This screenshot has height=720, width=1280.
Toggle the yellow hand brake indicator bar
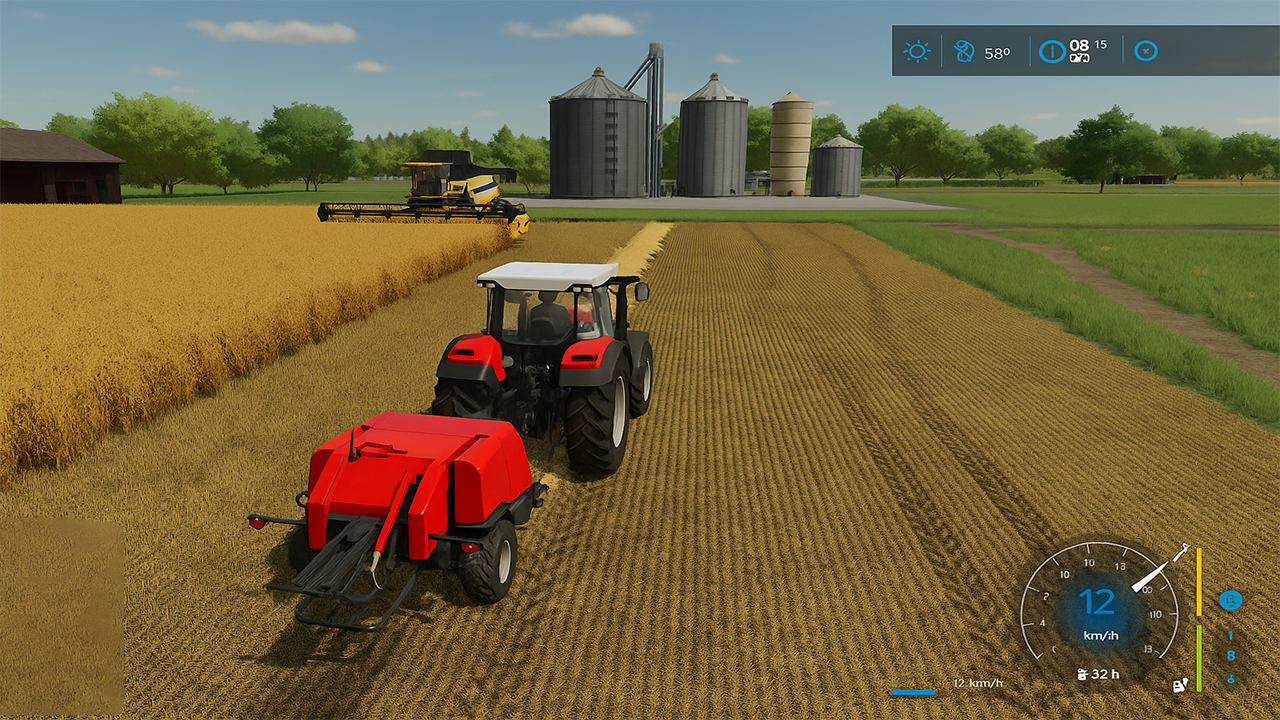click(1199, 581)
